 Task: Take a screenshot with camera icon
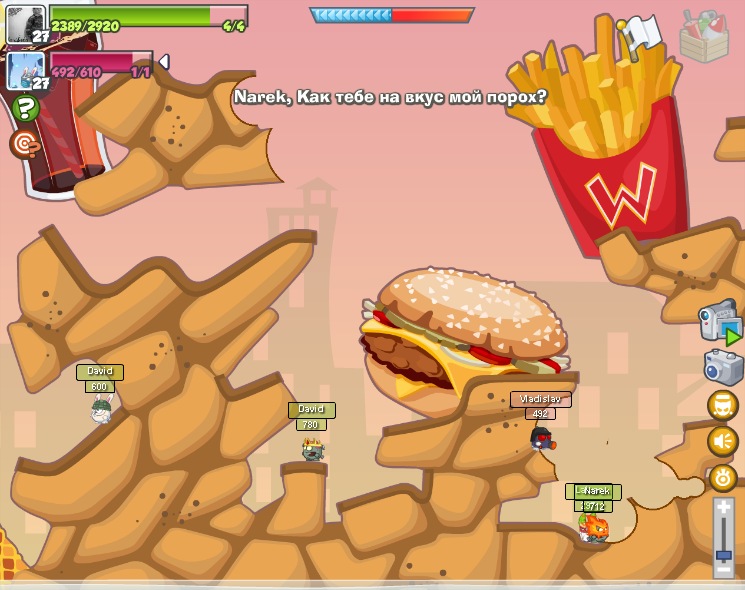pos(723,367)
